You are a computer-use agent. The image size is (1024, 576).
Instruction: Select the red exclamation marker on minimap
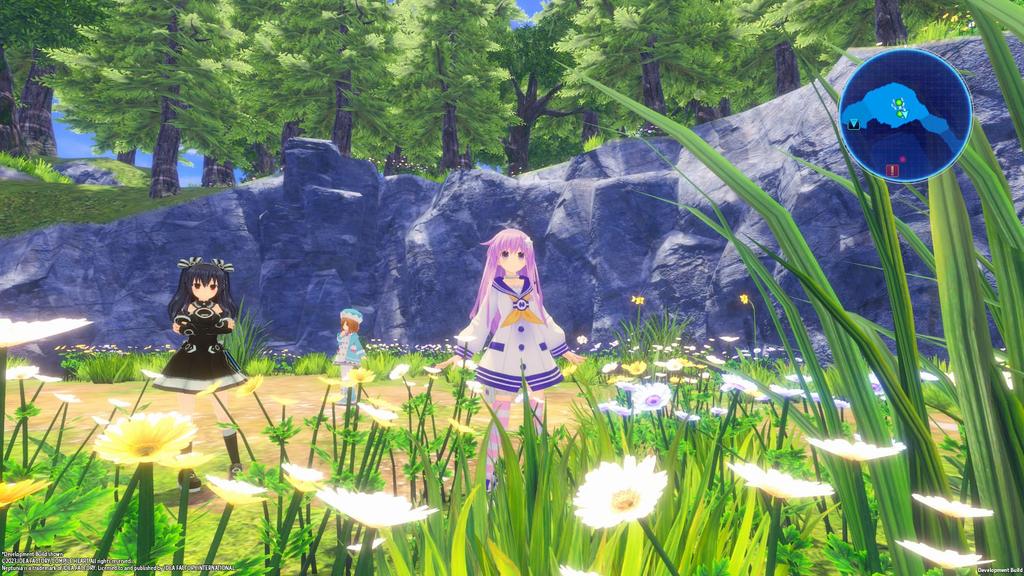point(892,170)
